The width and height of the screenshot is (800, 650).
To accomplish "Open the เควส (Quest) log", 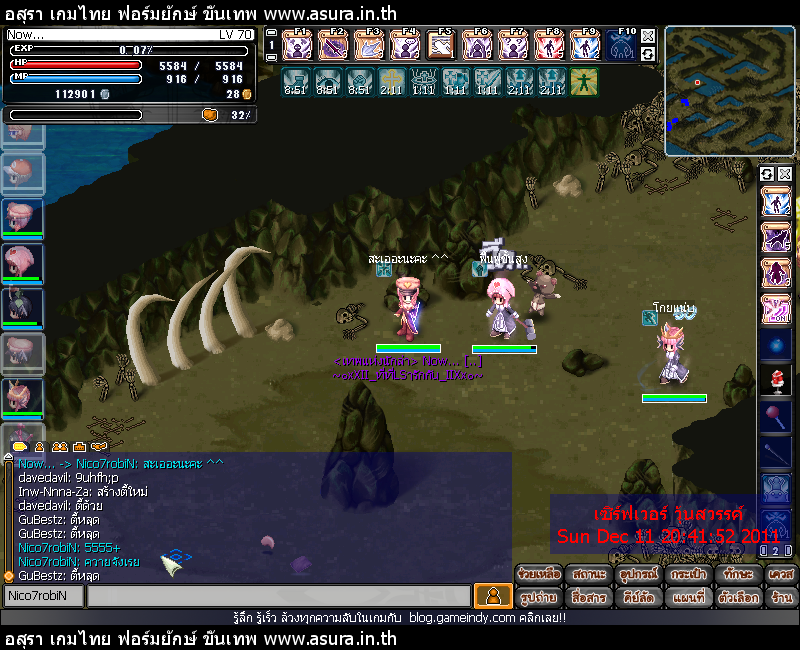I will (x=781, y=575).
